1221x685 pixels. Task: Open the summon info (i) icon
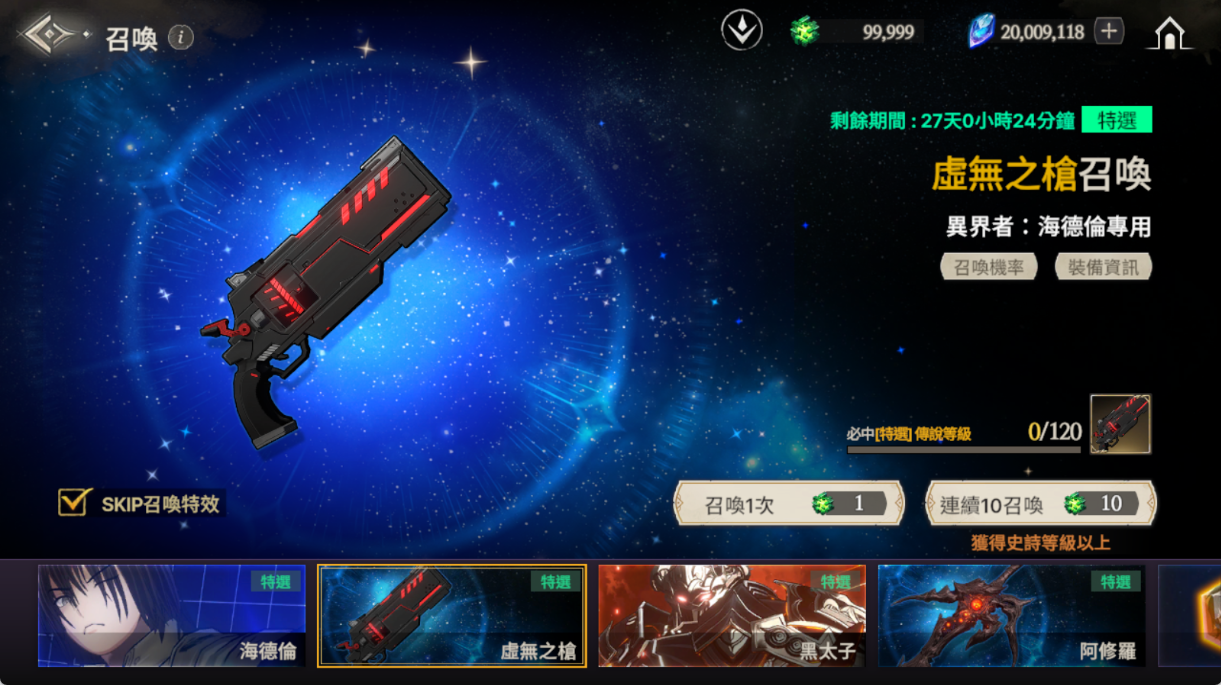[181, 38]
